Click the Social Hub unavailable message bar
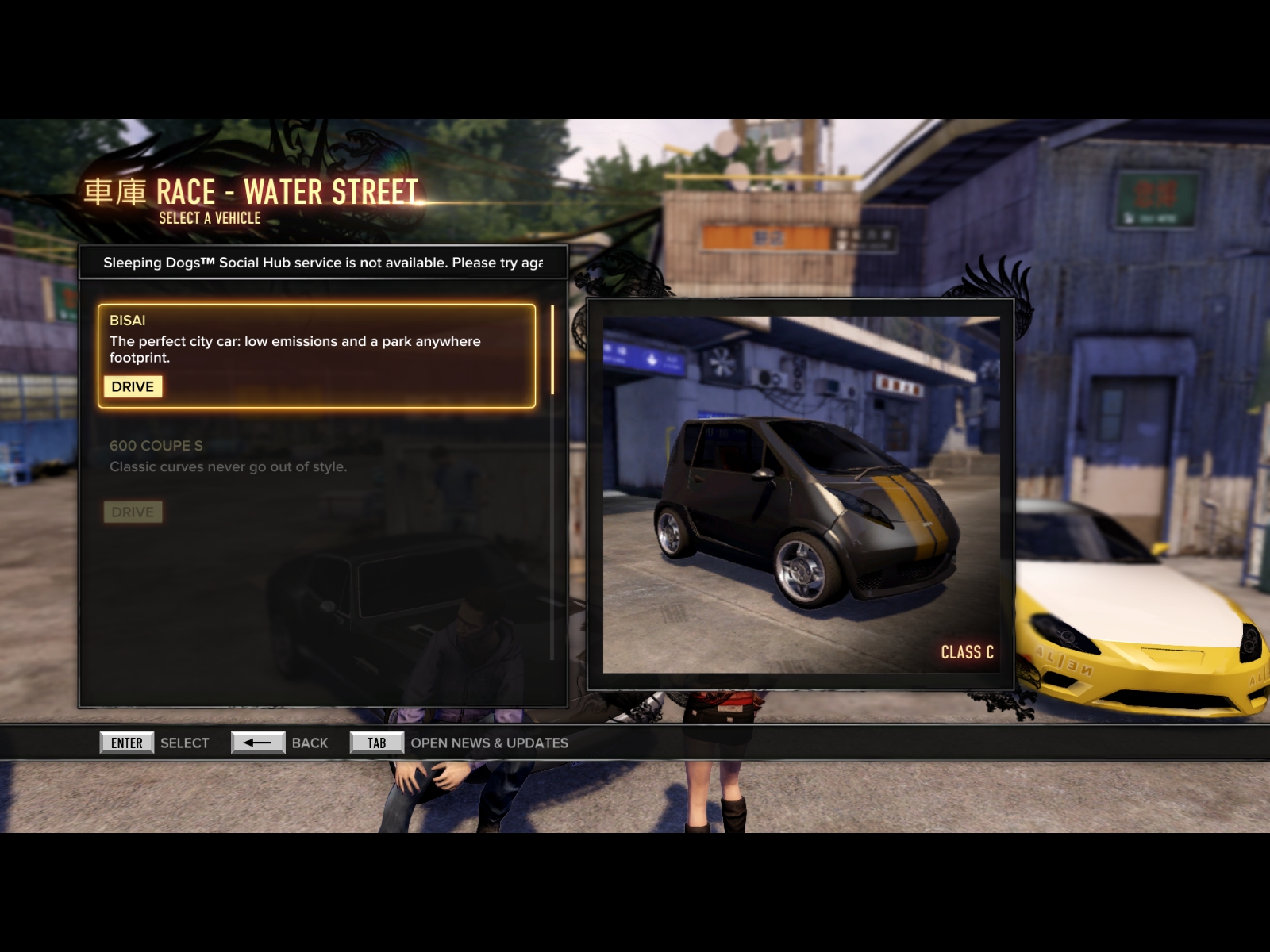1270x952 pixels. (323, 263)
